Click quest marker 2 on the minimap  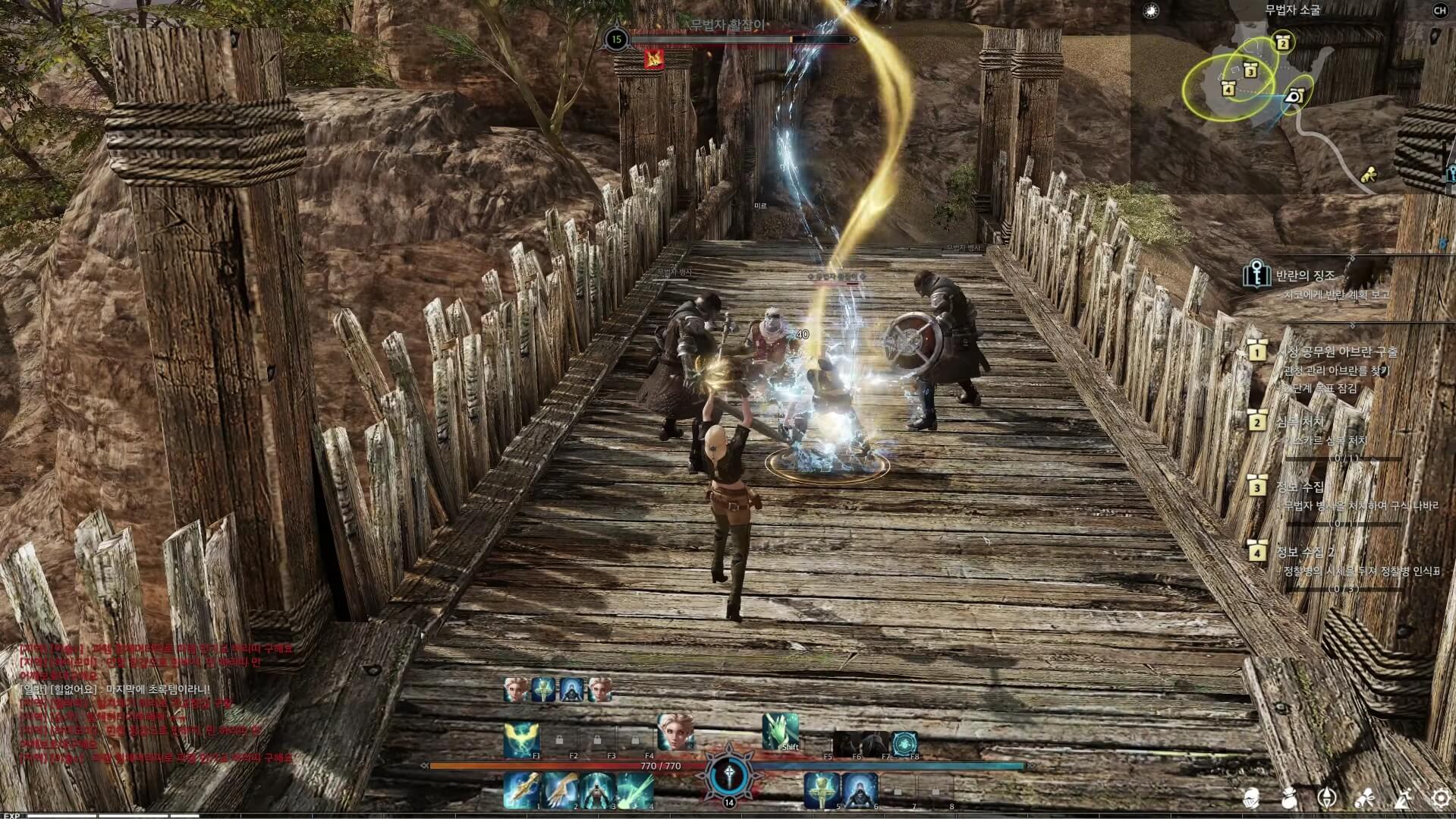[x=1282, y=43]
